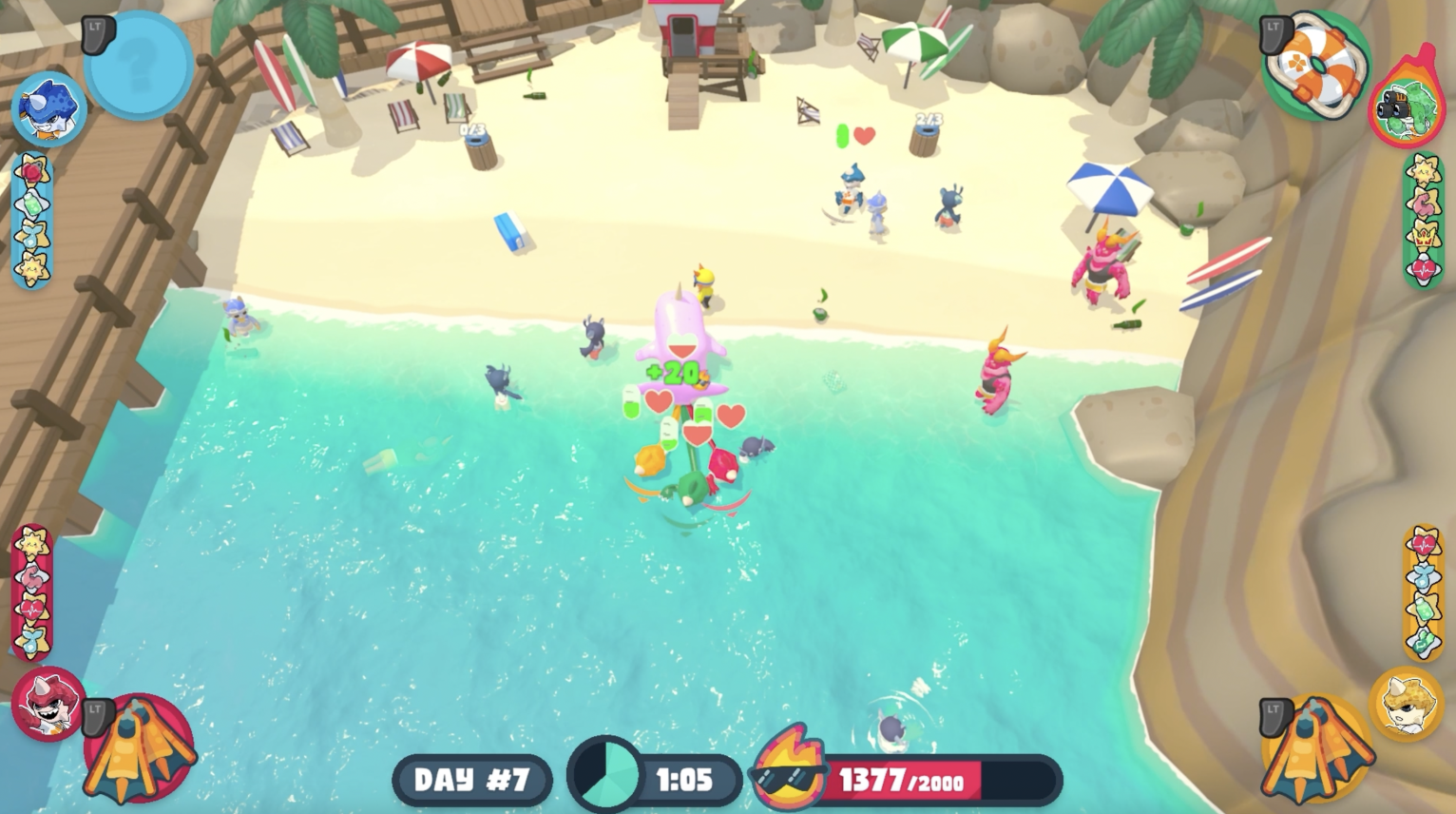The height and width of the screenshot is (814, 1456).
Task: Open the green player's badge strip
Action: pyautogui.click(x=1423, y=221)
